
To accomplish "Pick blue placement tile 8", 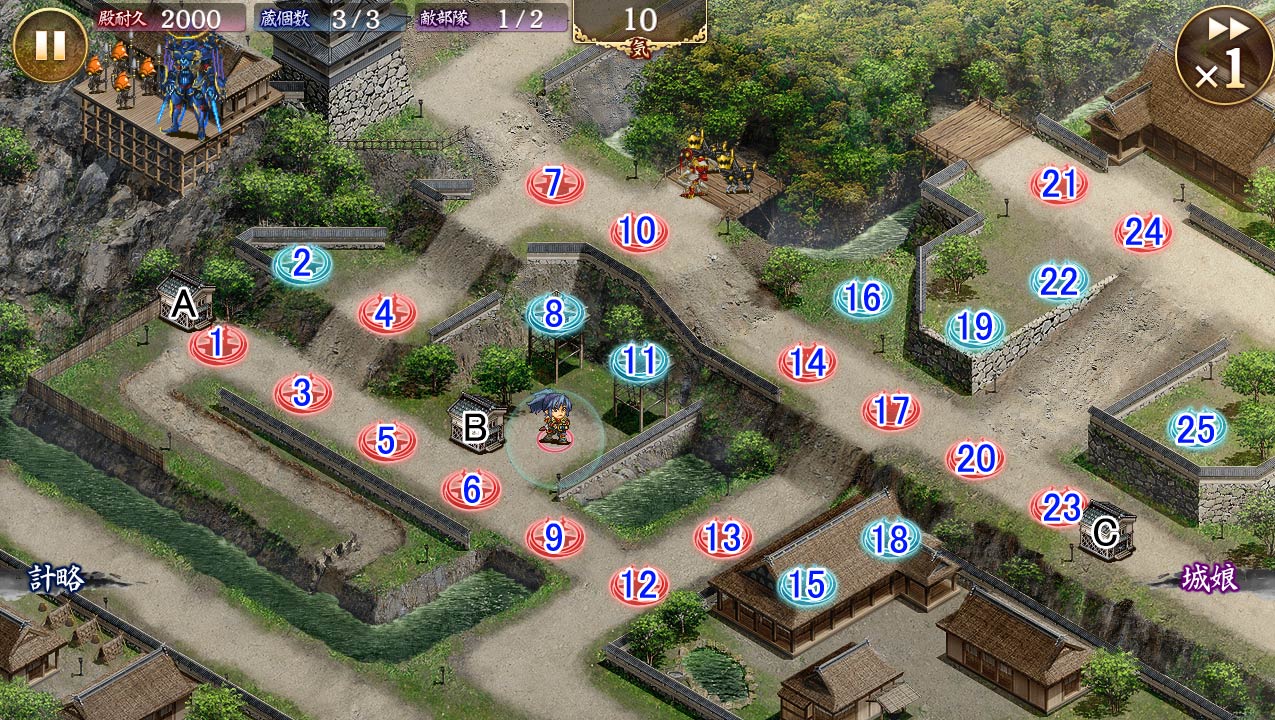I will (x=555, y=314).
